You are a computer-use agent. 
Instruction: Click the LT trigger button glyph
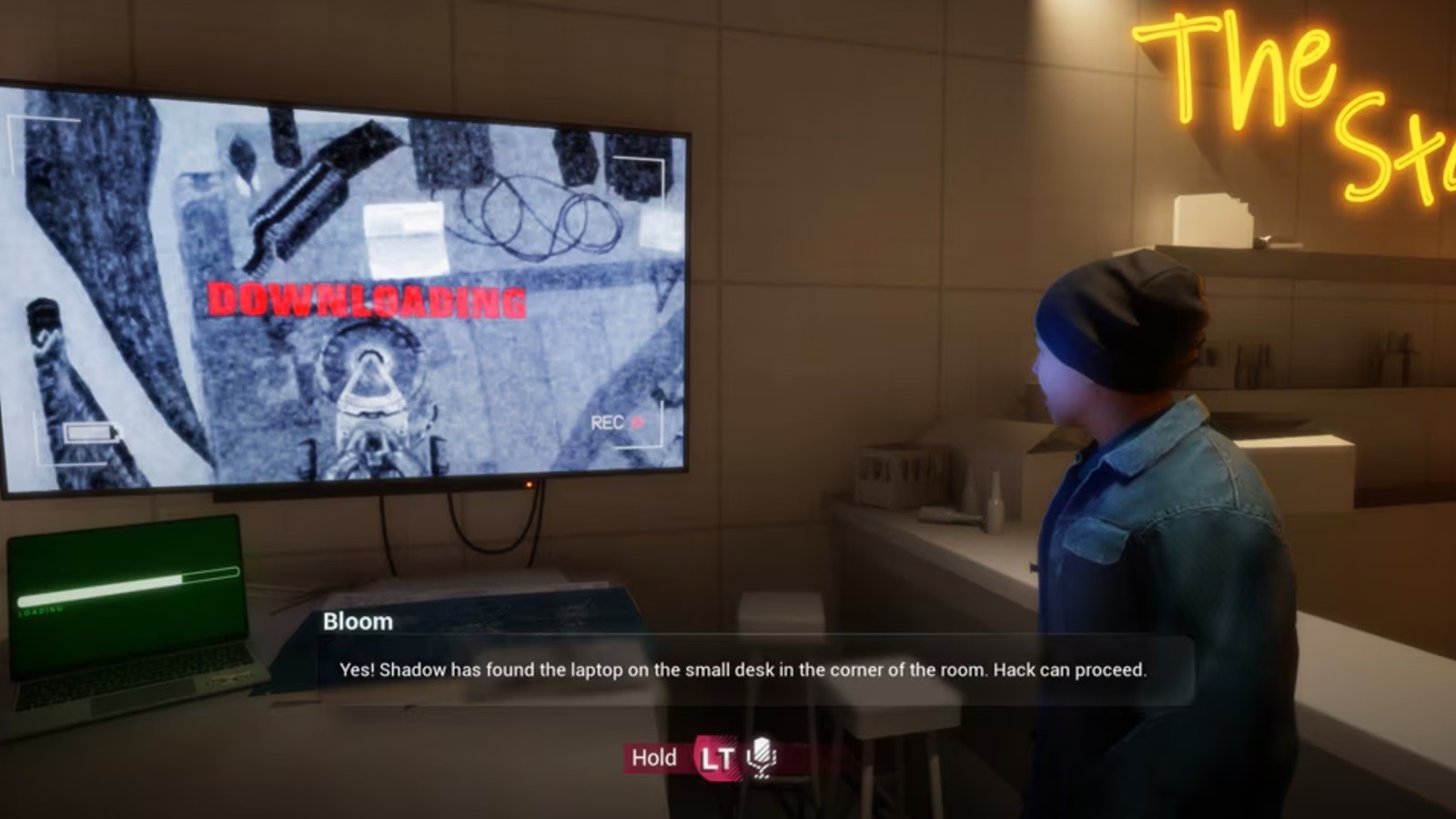click(713, 757)
